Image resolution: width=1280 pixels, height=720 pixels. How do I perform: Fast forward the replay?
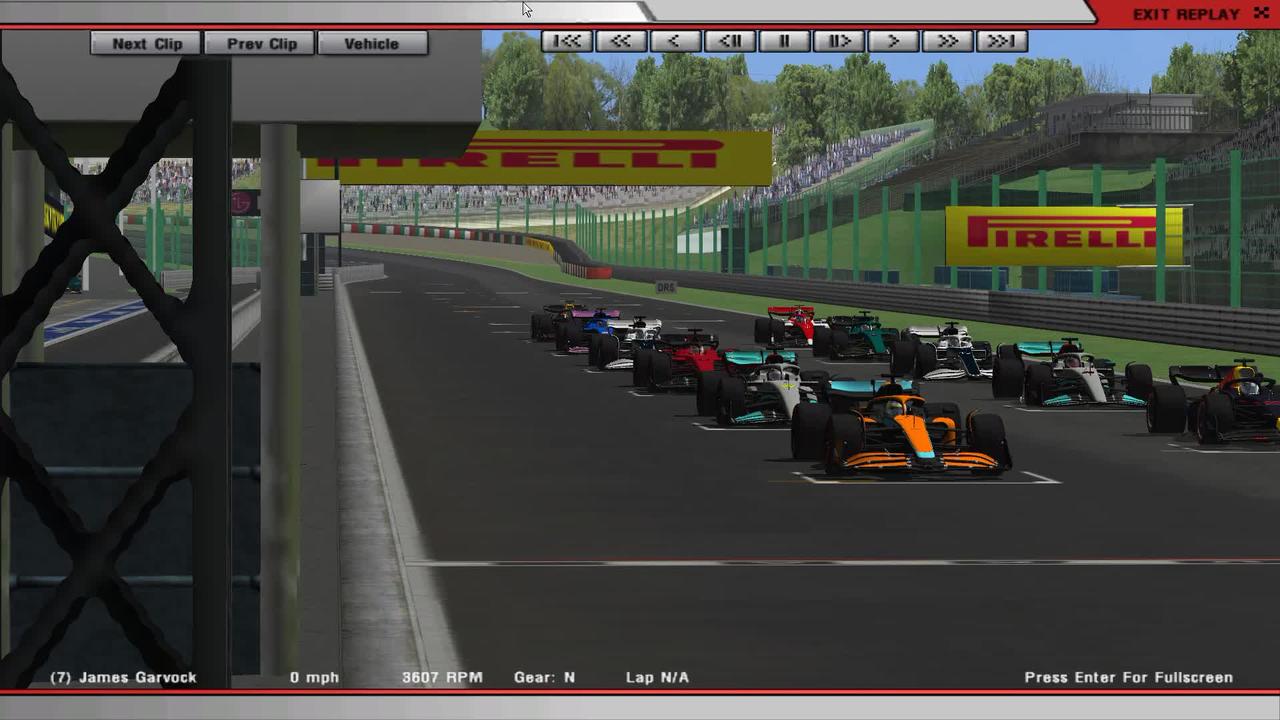946,41
